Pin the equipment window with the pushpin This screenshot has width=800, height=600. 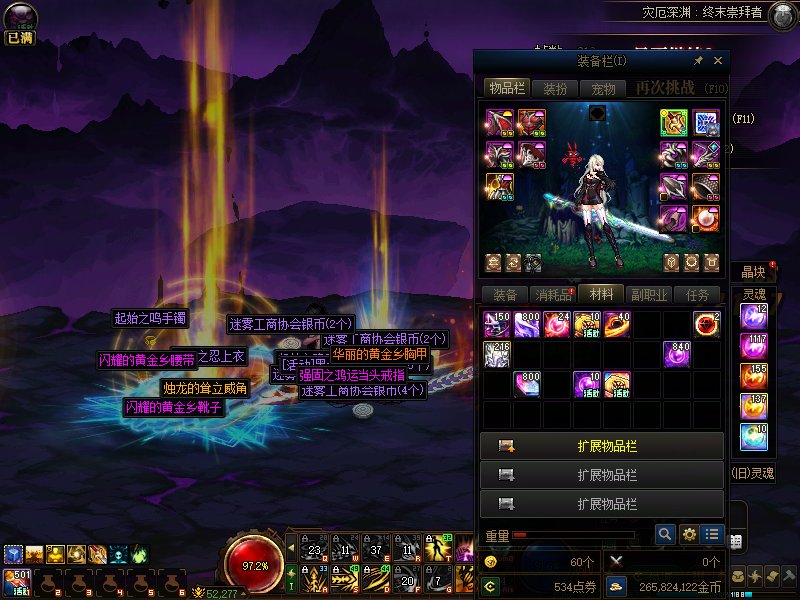(x=698, y=61)
